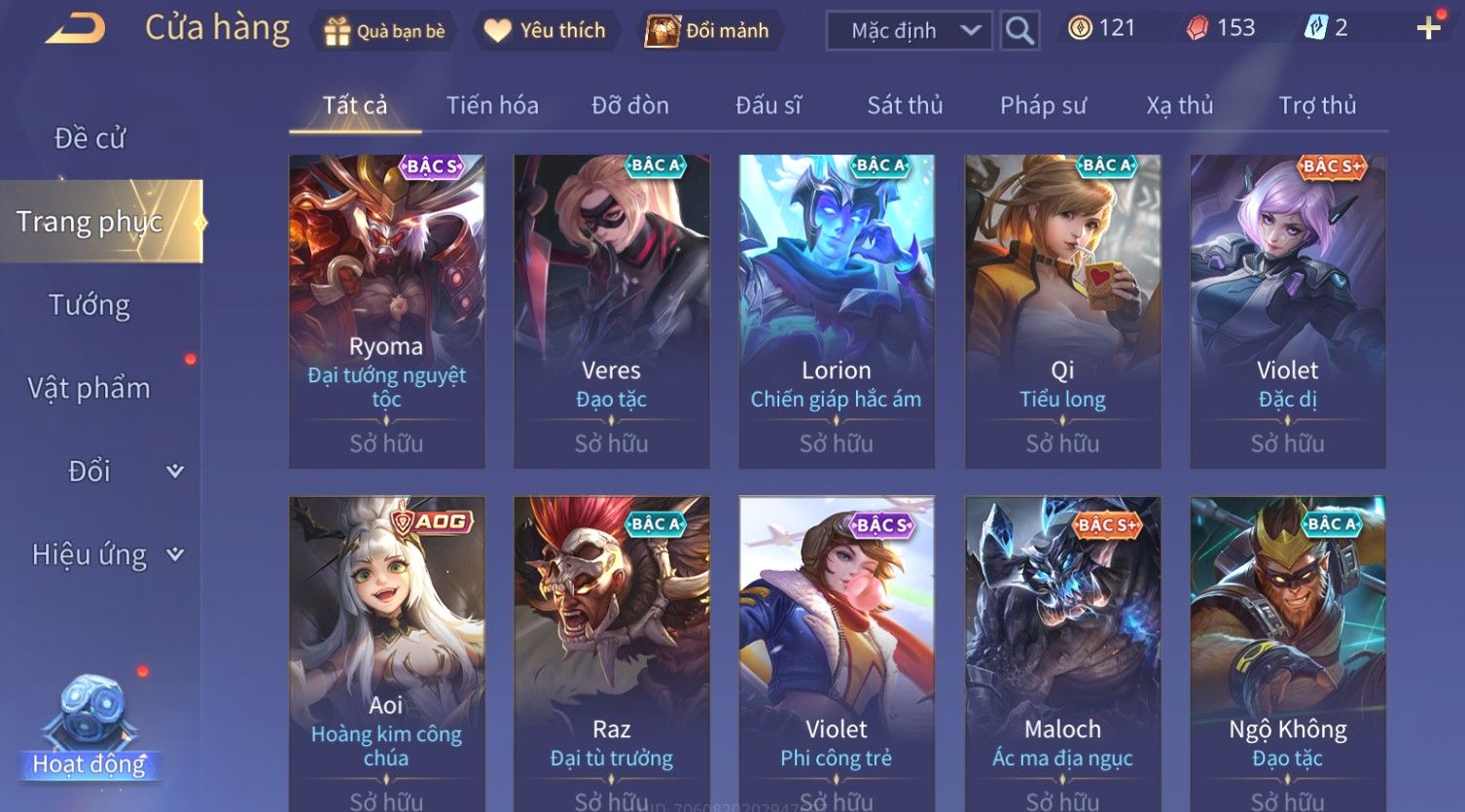Click the magnifying glass search button
The image size is (1465, 812).
coord(1019,31)
